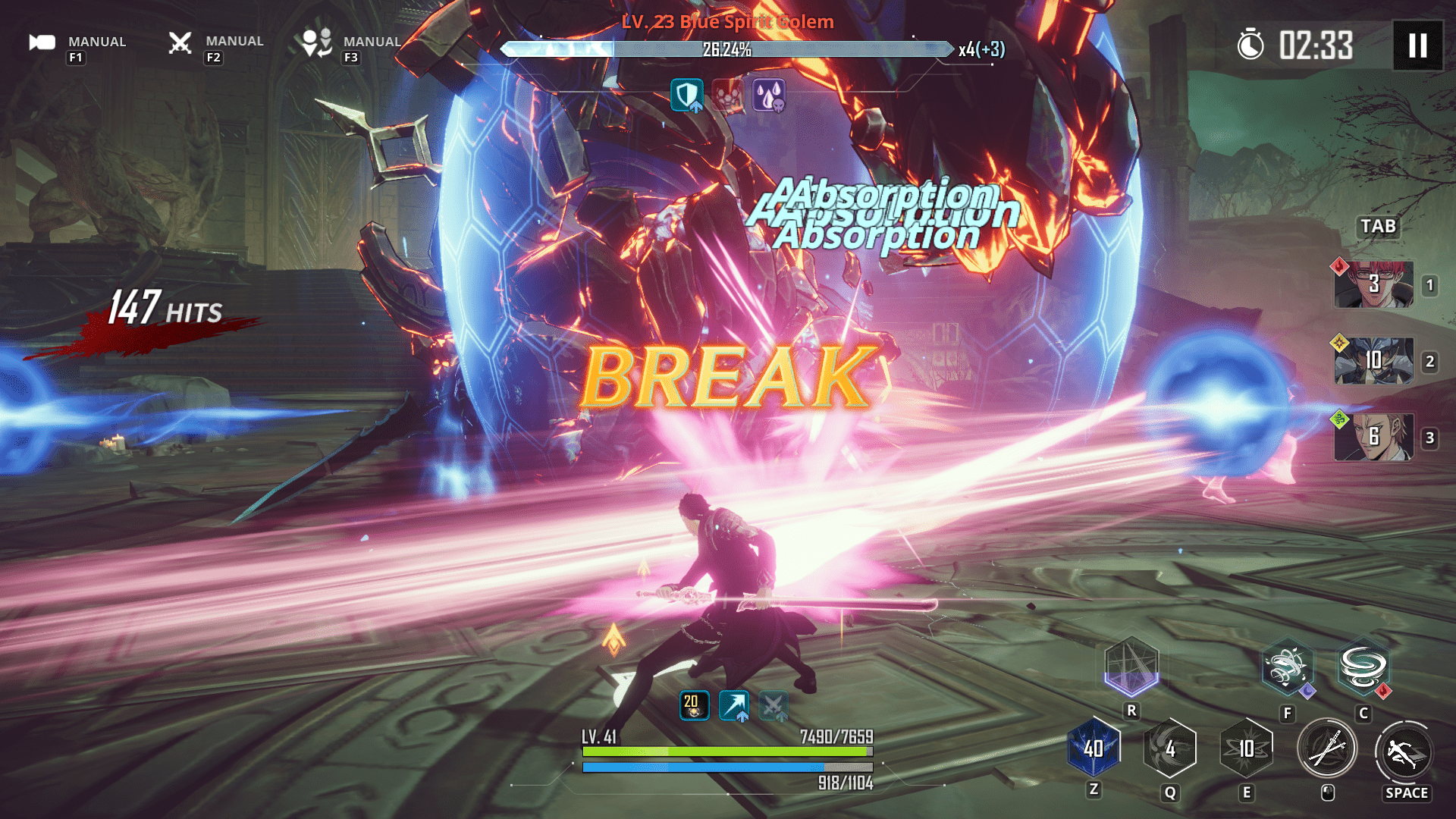Inspect the boss purple droplet debuff icon
This screenshot has width=1456, height=819.
768,96
